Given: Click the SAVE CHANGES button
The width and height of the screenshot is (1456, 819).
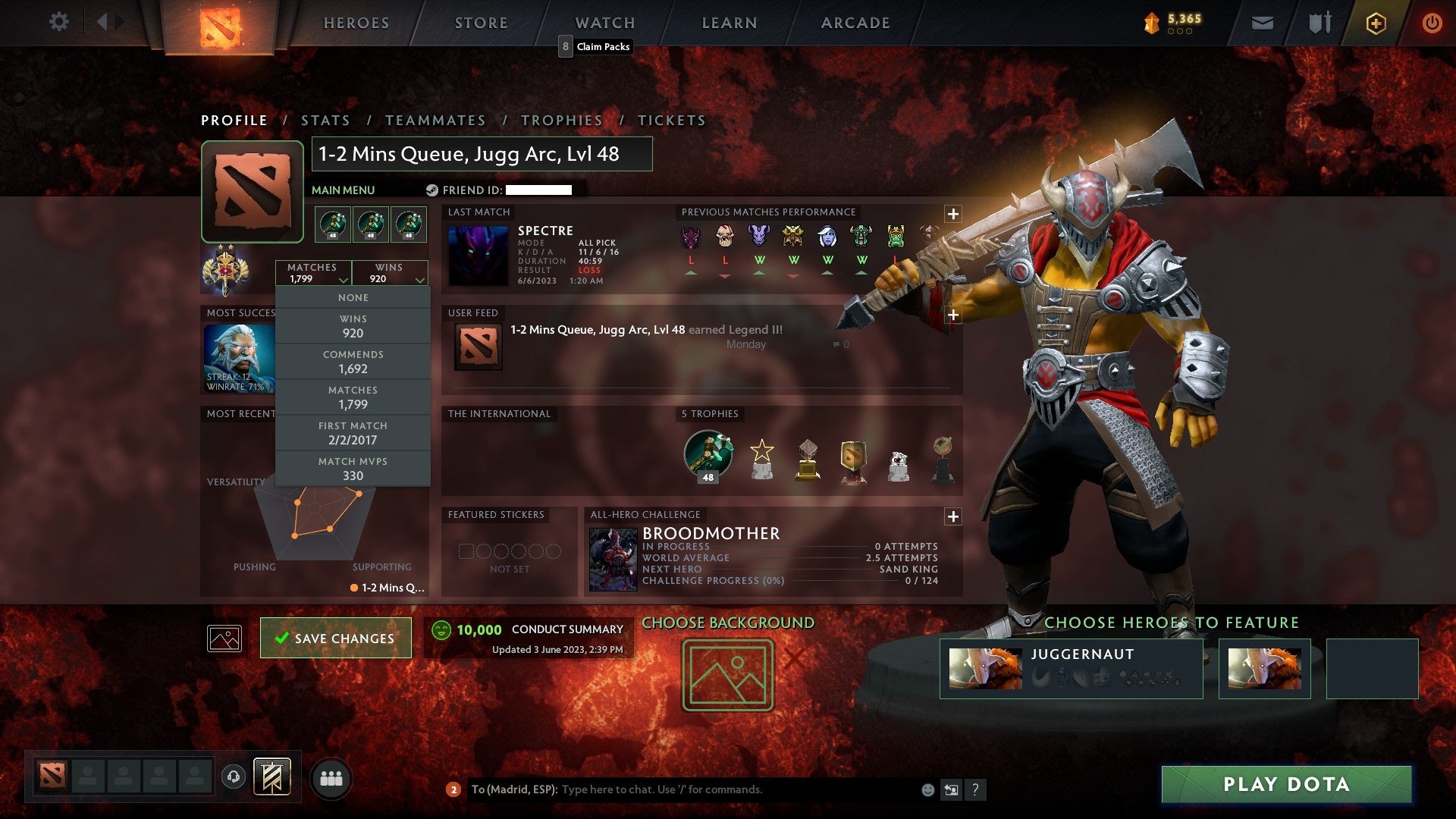Looking at the screenshot, I should (x=335, y=638).
